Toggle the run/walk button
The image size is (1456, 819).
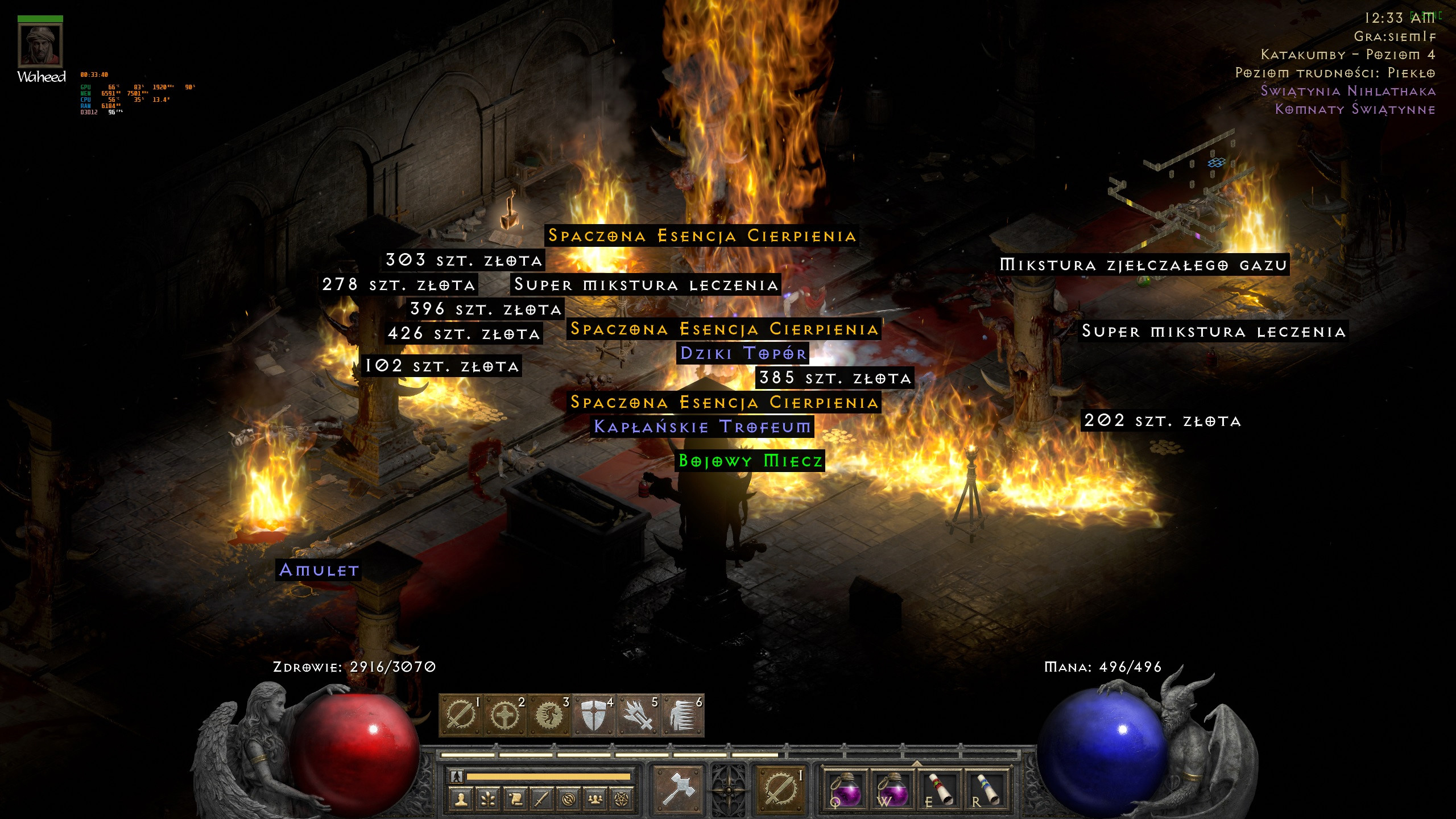coord(456,776)
